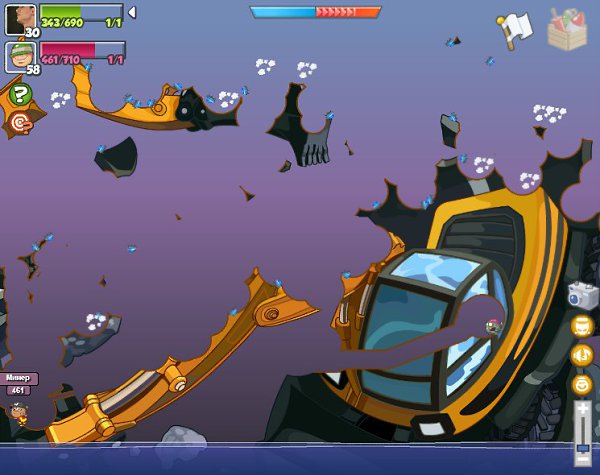Take a screenshot with the camera icon
Viewport: 600px width, 475px height.
coord(582,296)
